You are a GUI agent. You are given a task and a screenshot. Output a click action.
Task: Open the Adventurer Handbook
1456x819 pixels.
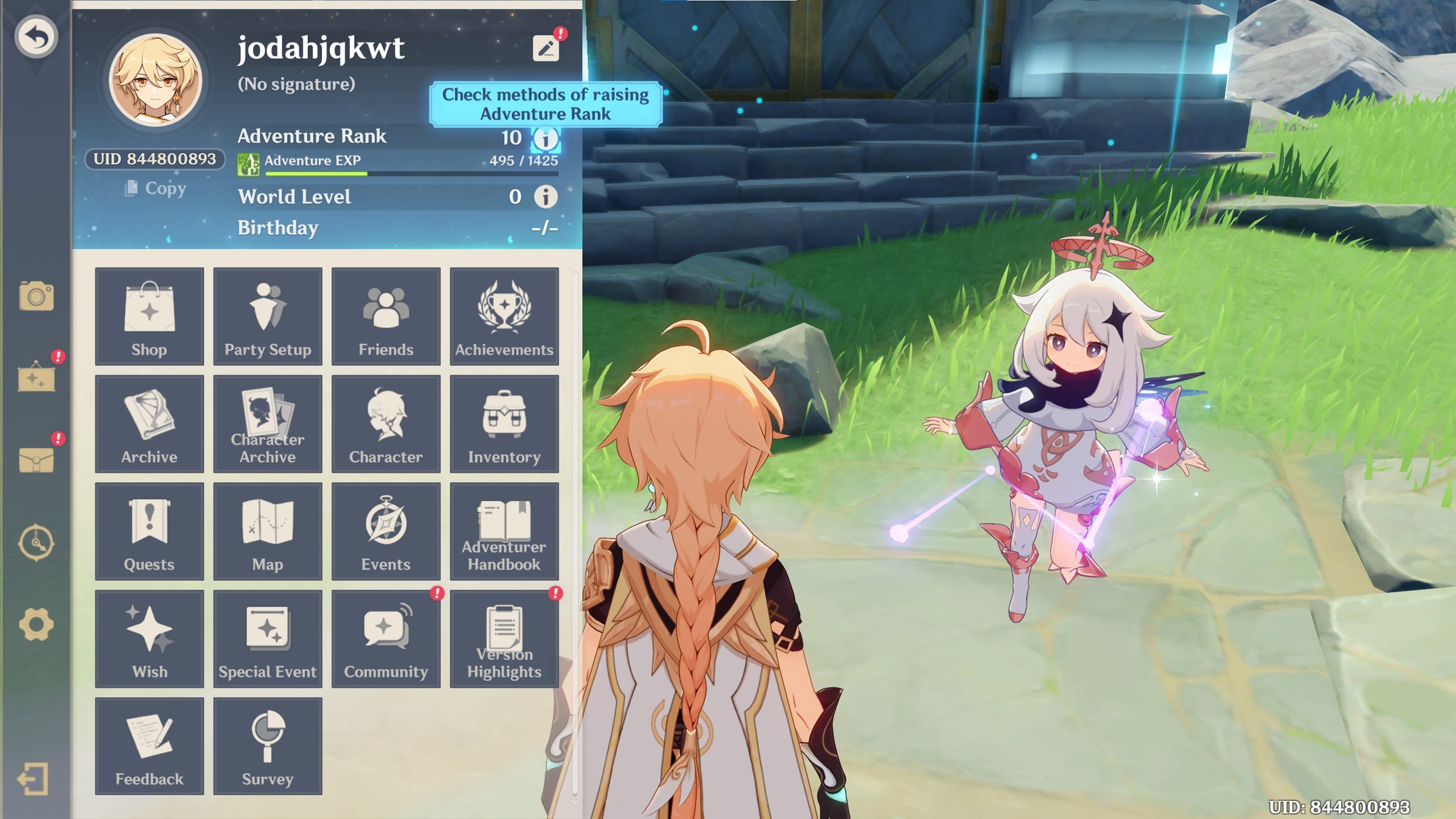pyautogui.click(x=504, y=531)
